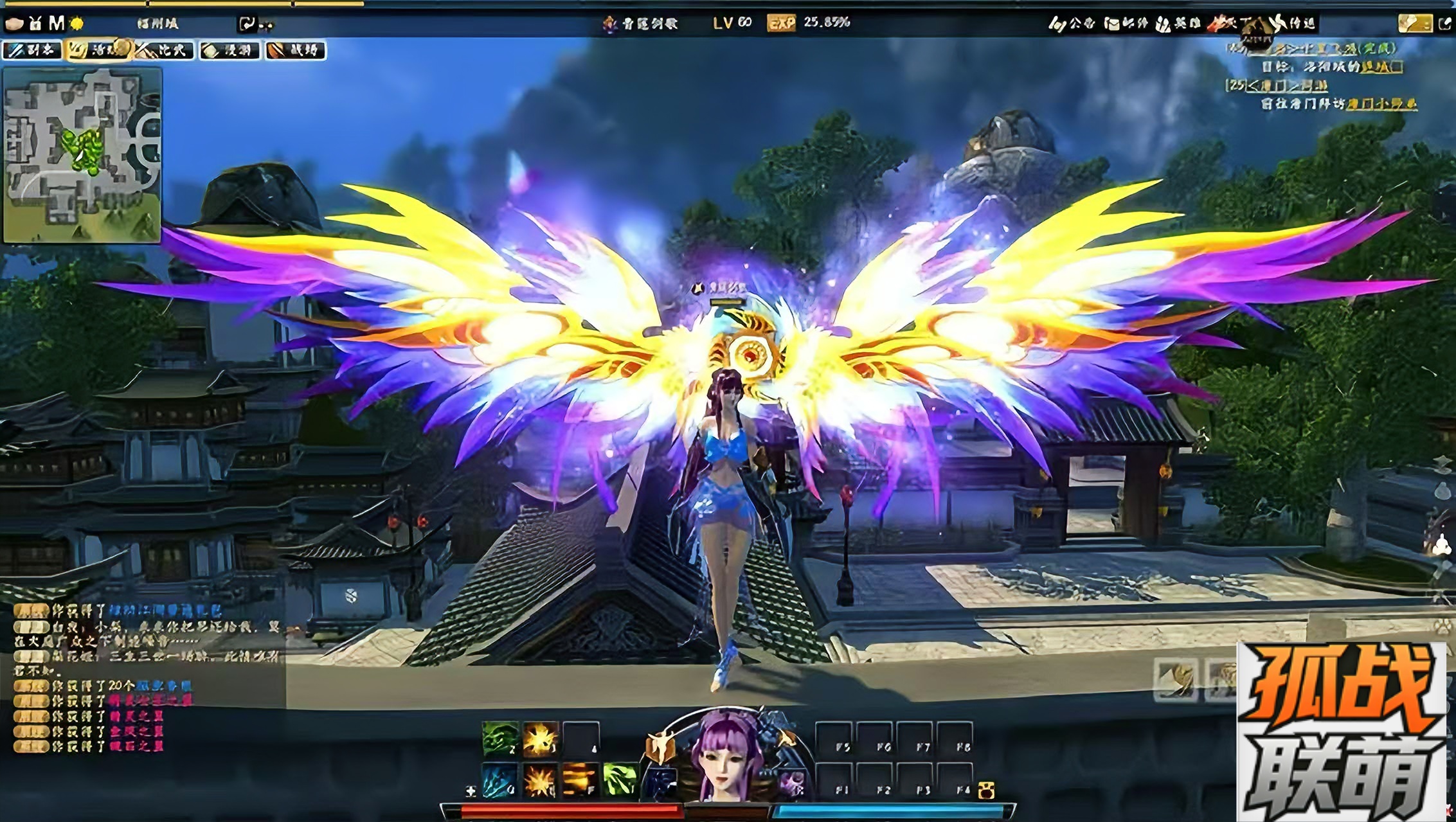1456x822 pixels.
Task: Use the green leaf slash skill
Action: click(x=620, y=781)
